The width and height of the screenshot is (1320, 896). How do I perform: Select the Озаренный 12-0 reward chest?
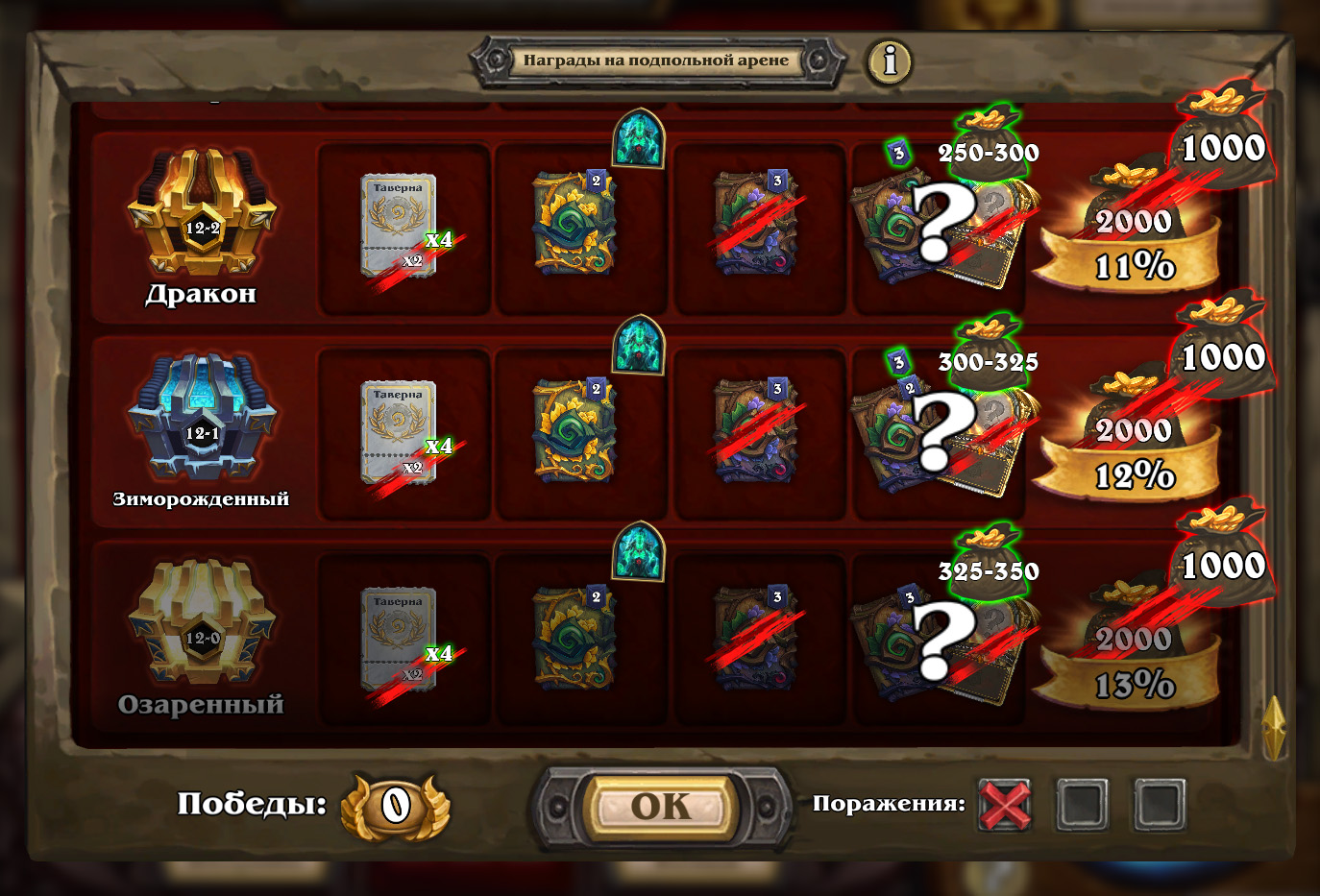(x=202, y=624)
